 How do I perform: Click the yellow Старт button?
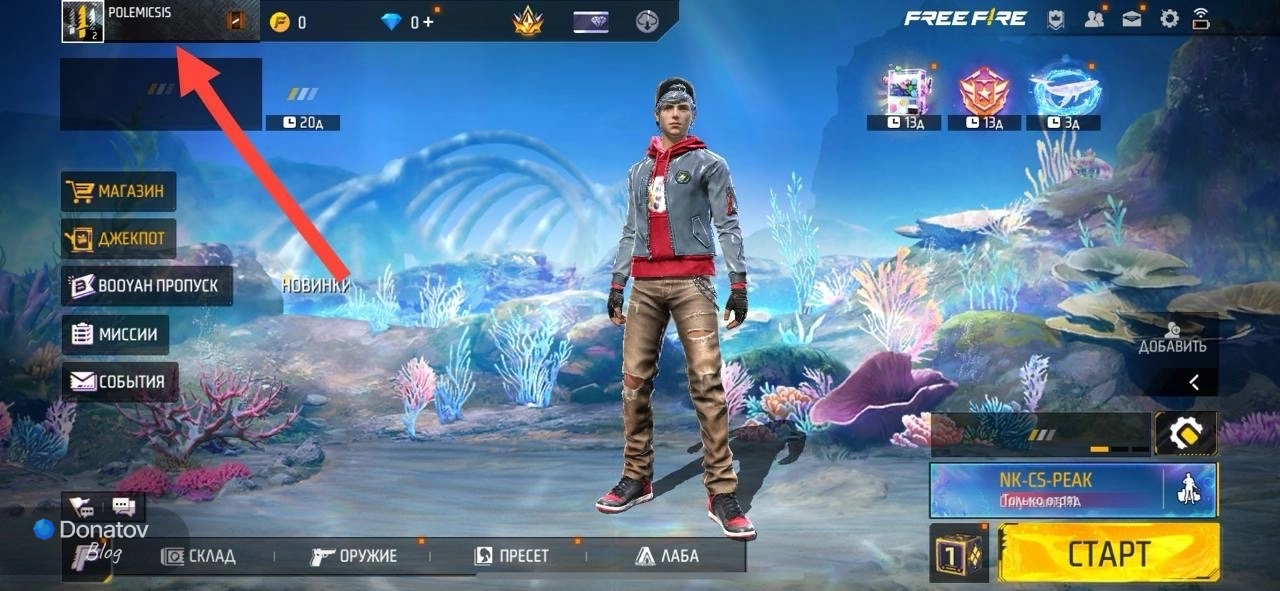pos(1108,553)
